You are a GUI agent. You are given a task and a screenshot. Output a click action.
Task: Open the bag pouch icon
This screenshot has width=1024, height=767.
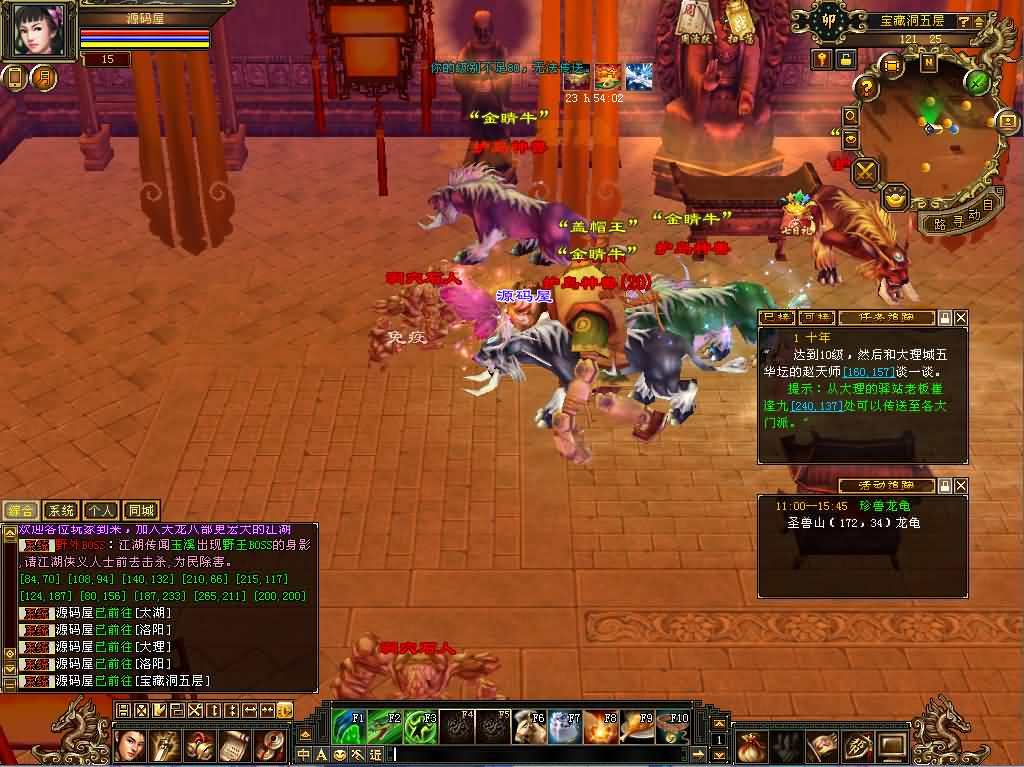[x=752, y=745]
